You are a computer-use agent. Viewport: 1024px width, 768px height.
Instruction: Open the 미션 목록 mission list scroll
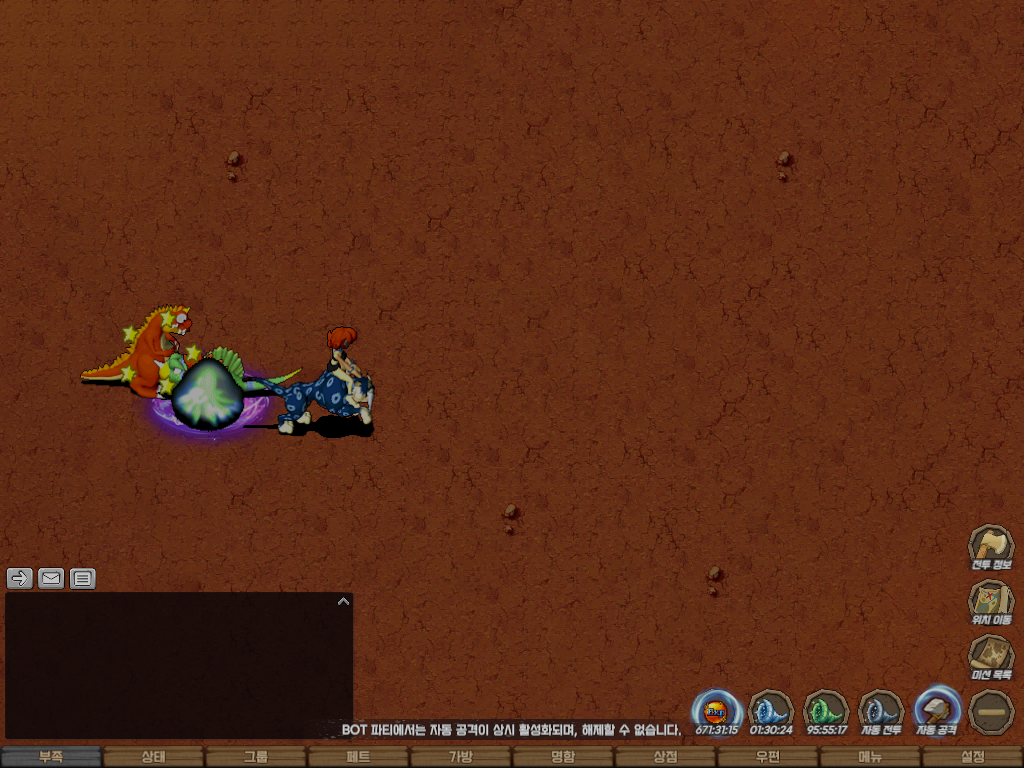(991, 657)
